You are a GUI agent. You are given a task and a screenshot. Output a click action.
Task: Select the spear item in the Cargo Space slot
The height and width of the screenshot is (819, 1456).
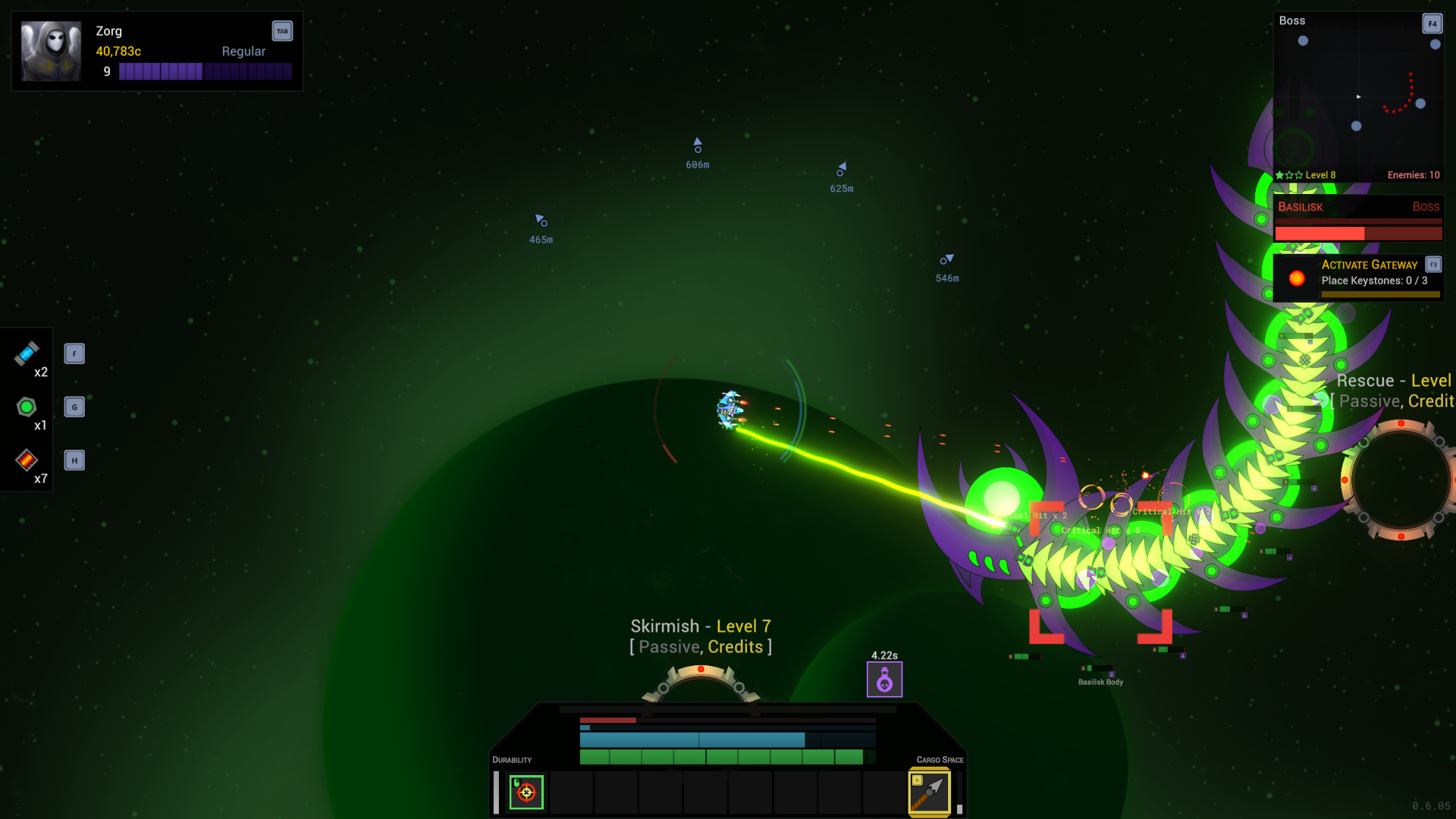[930, 791]
